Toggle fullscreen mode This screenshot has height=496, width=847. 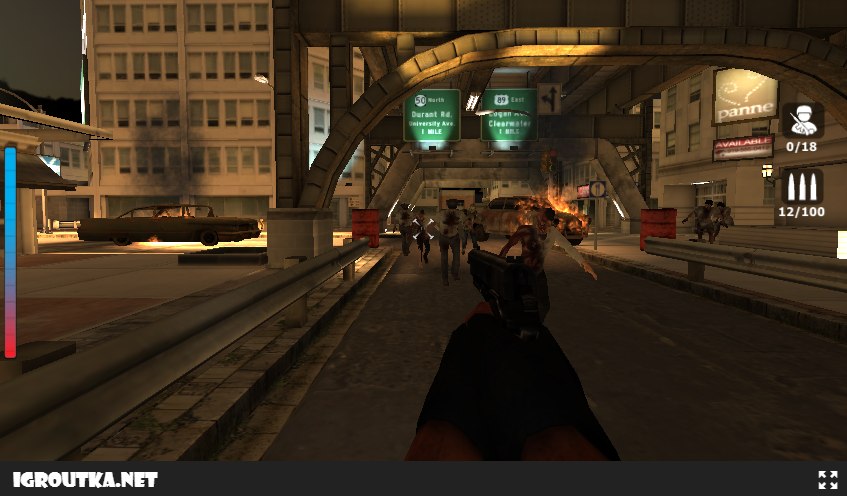tap(827, 480)
